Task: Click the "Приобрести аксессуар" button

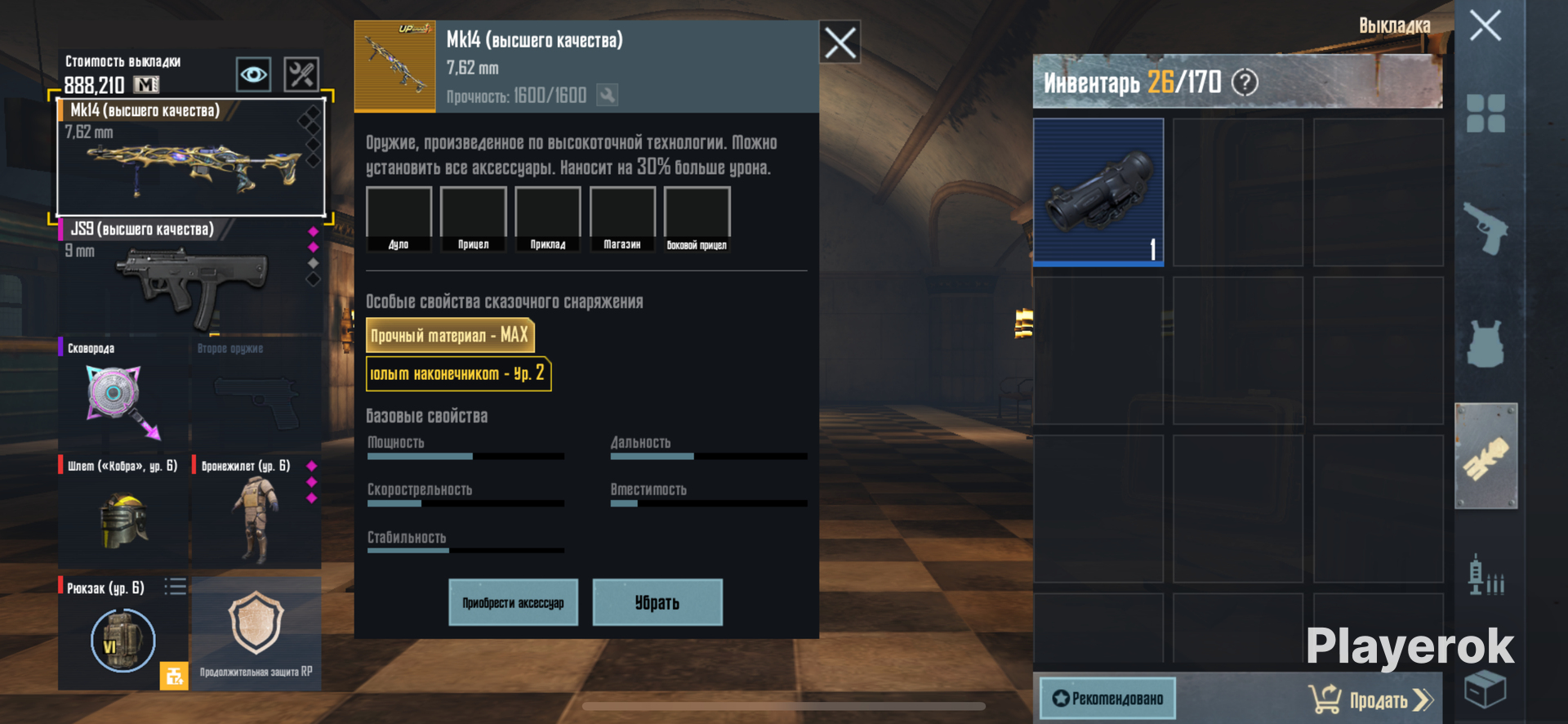Action: (513, 602)
